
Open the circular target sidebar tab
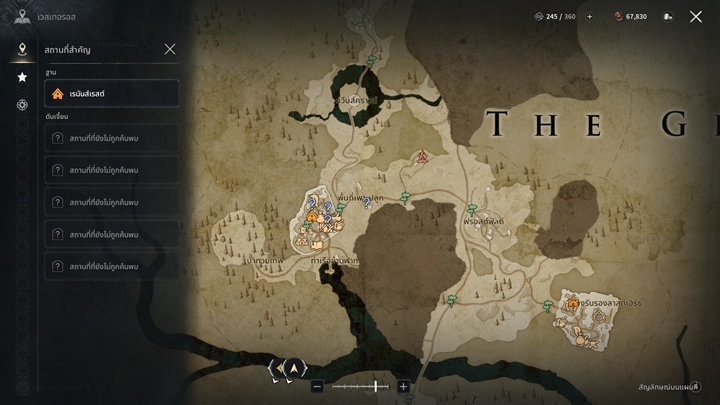22,105
